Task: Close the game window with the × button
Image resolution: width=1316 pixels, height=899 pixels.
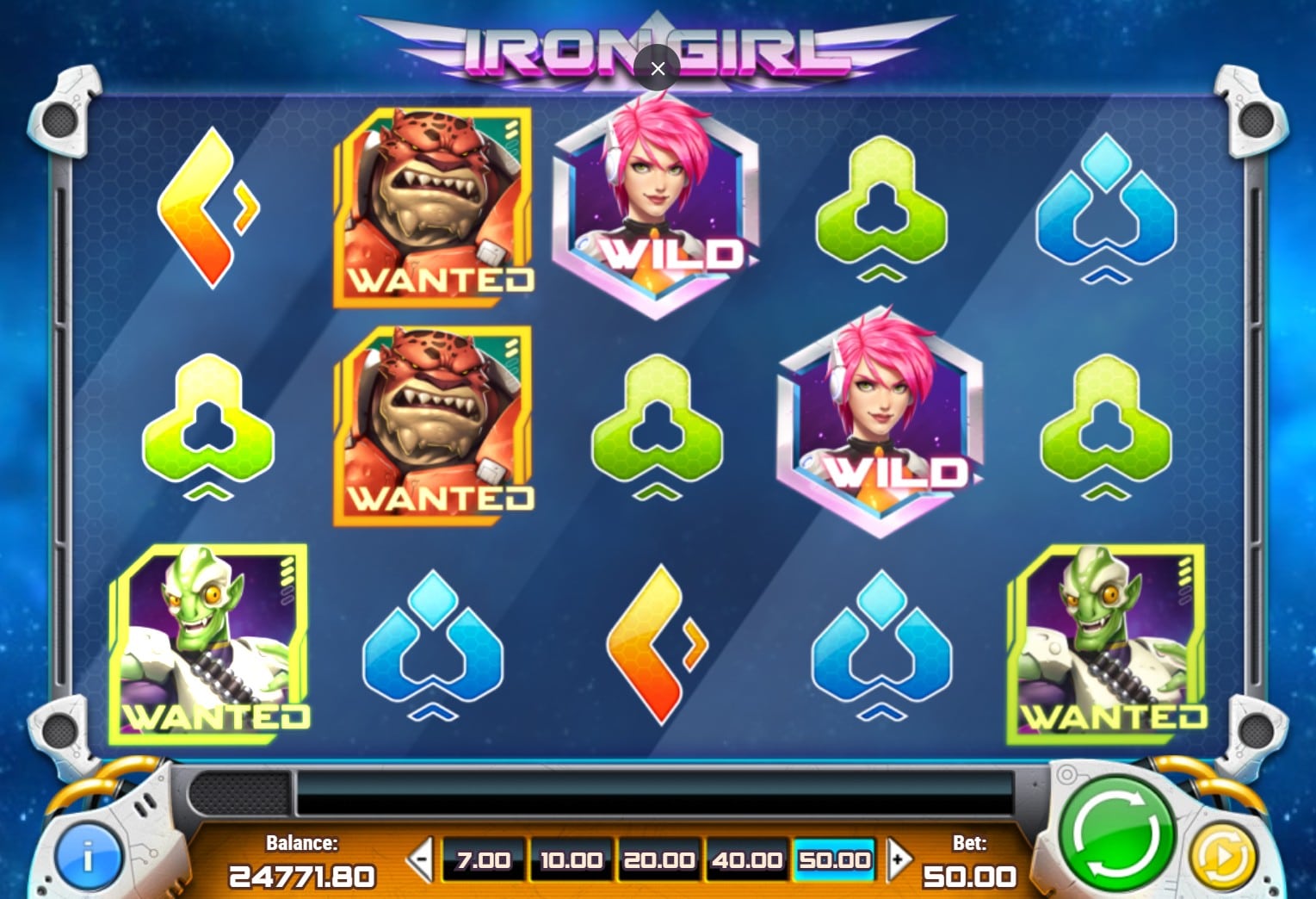Action: (x=658, y=68)
